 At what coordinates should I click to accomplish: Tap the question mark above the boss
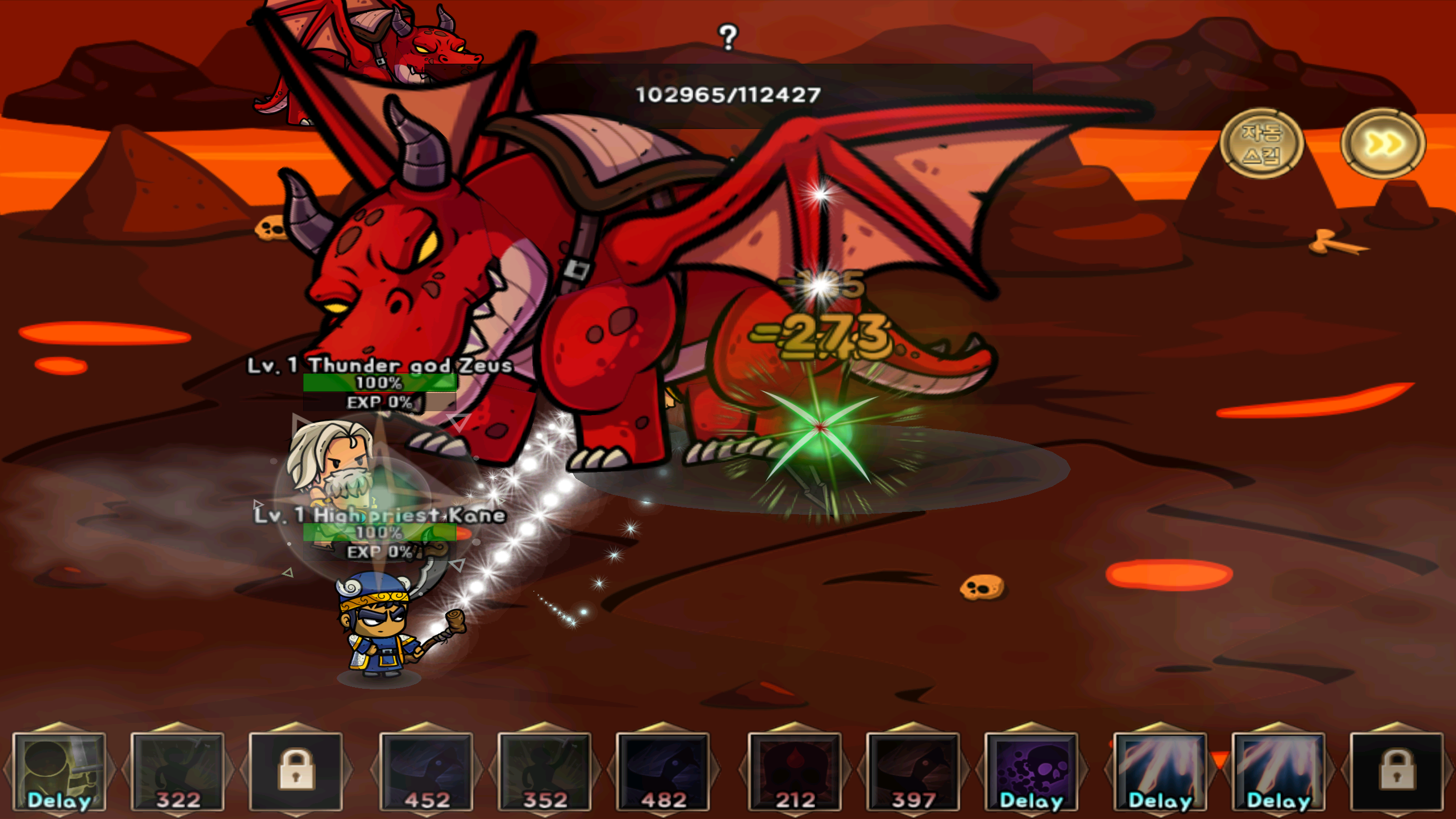727,36
